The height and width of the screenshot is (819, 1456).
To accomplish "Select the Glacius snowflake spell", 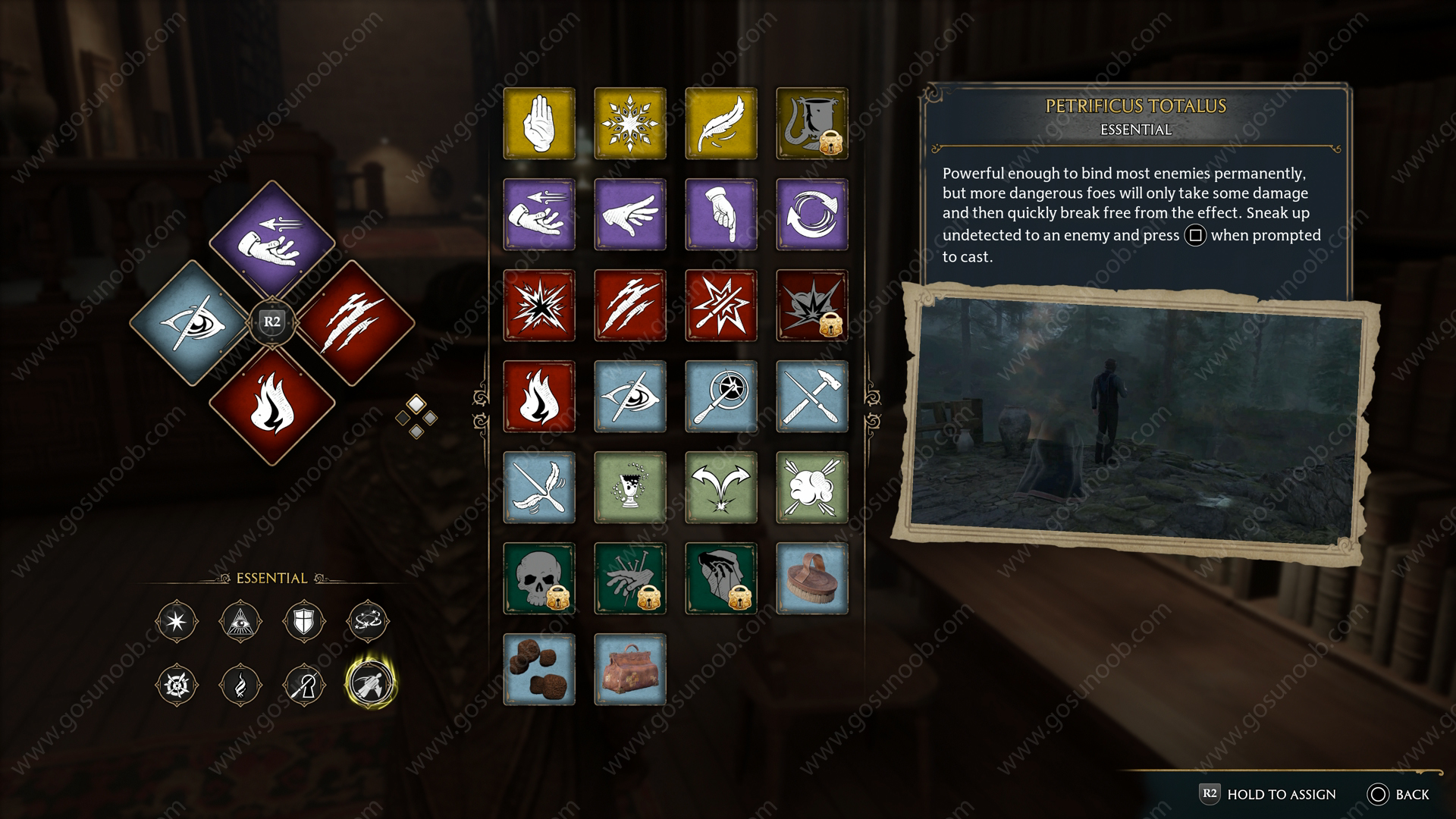I will pyautogui.click(x=629, y=124).
